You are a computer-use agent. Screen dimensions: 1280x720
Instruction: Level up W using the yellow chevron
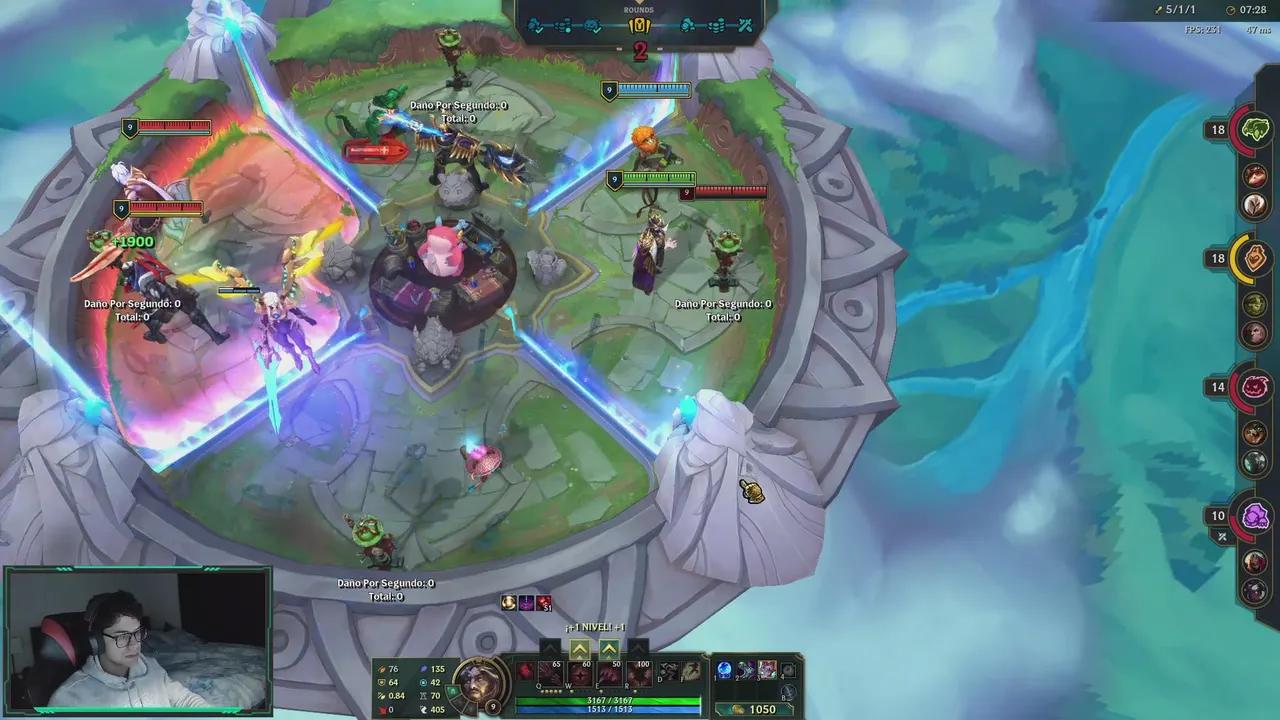(580, 648)
